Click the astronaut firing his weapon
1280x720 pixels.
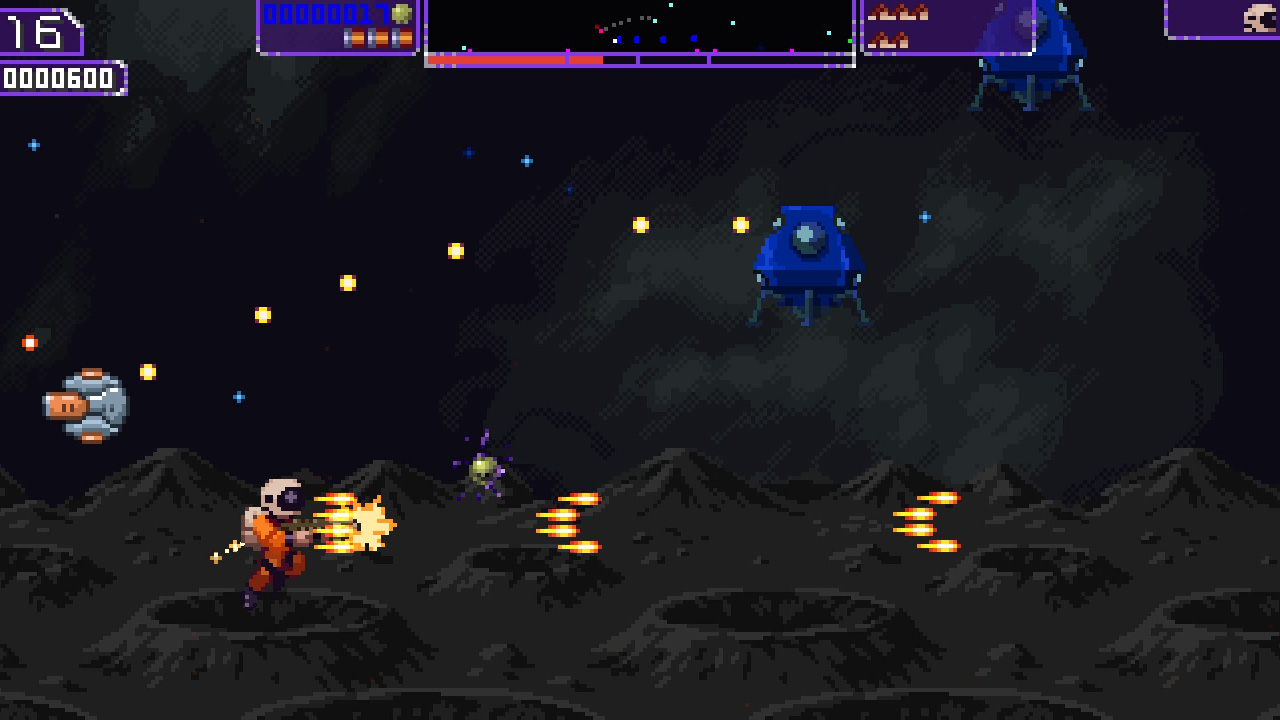(x=275, y=535)
